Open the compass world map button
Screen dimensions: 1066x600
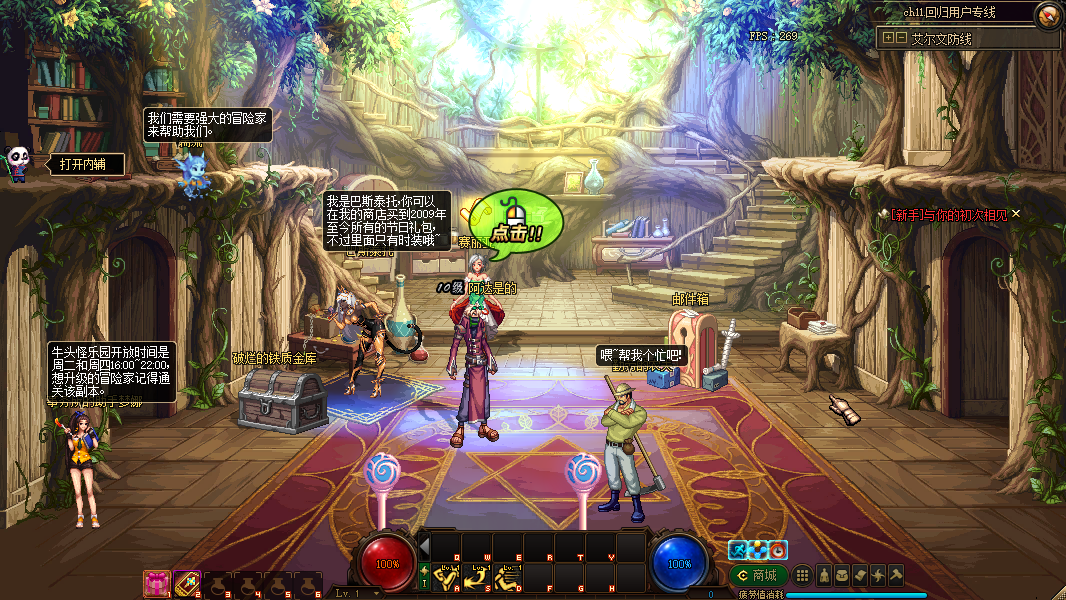(x=1048, y=14)
